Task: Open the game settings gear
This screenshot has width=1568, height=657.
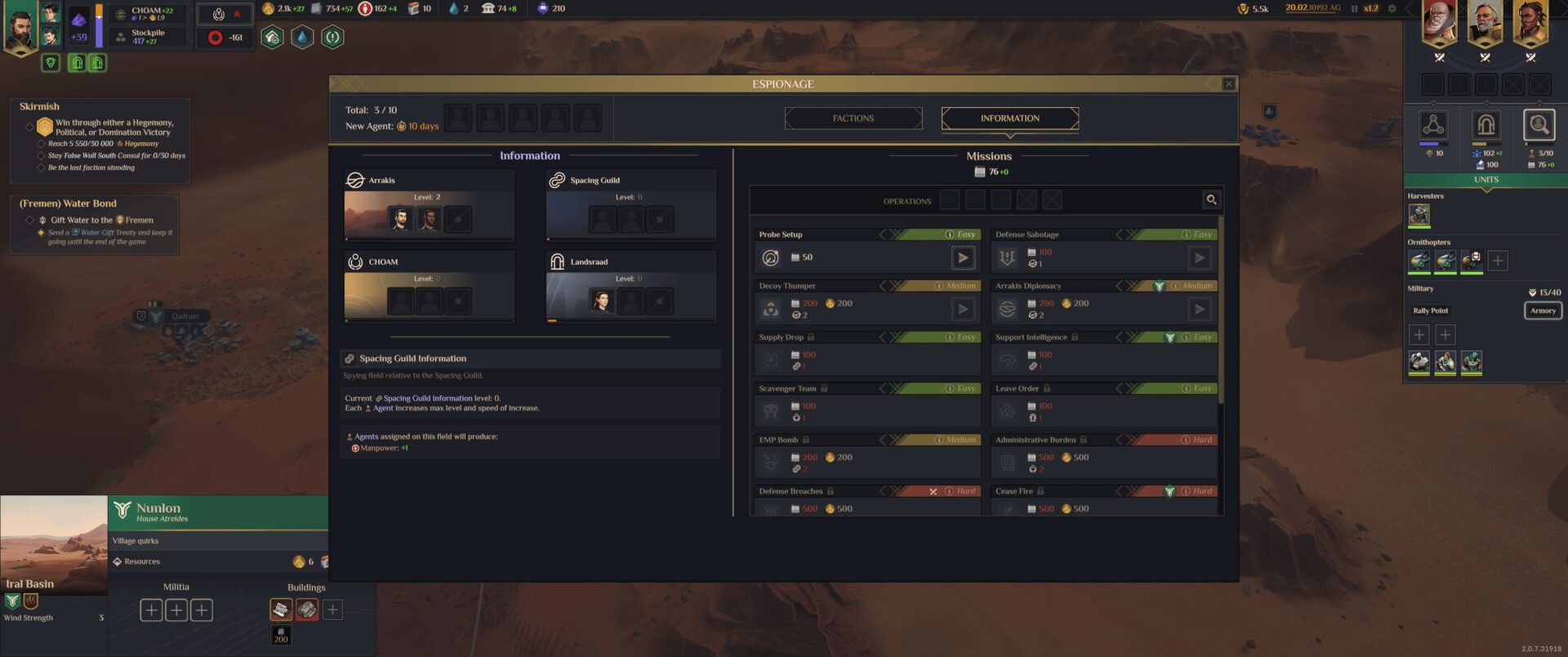Action: pos(1392,9)
